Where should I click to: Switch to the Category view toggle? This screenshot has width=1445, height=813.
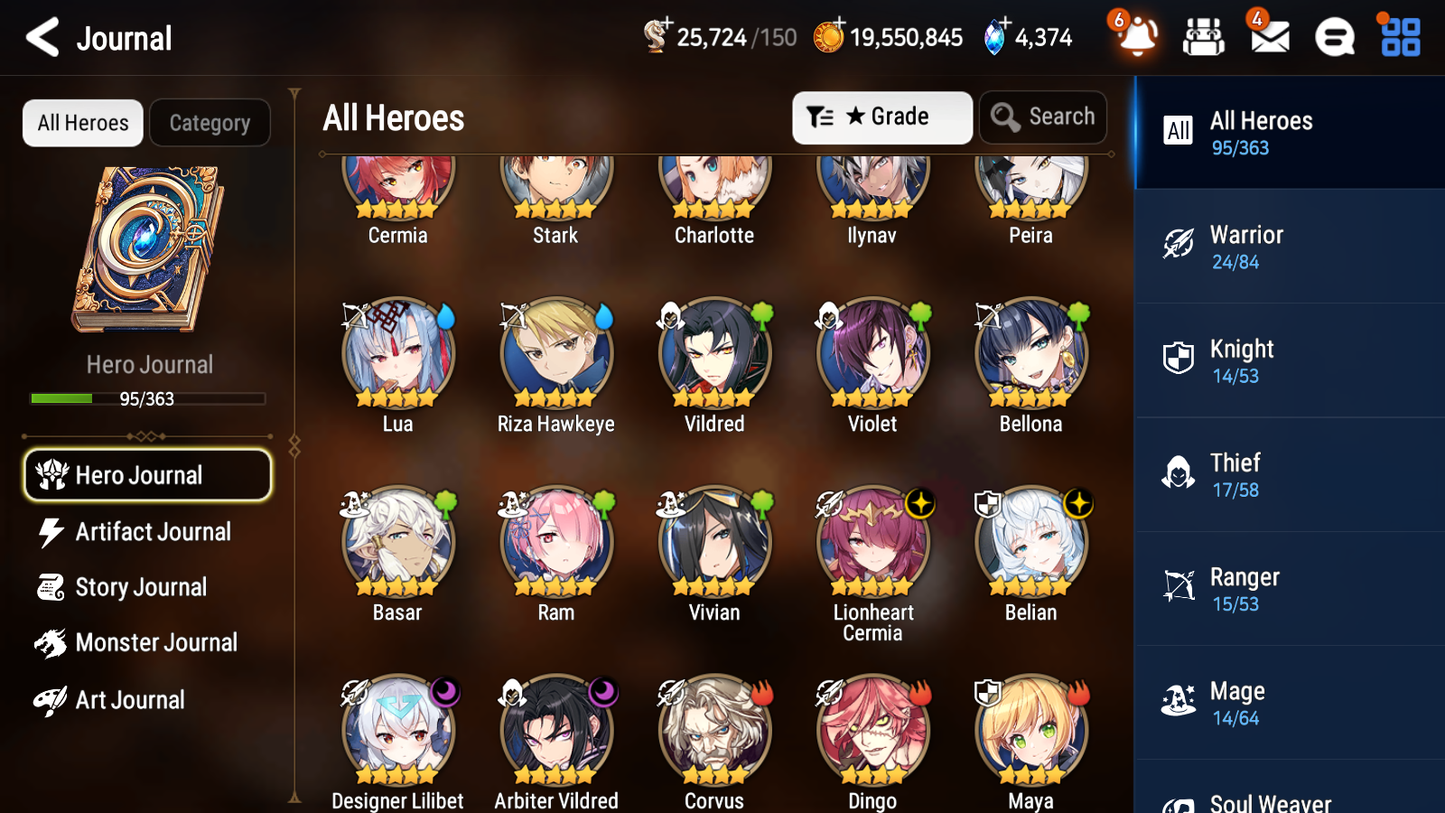click(x=210, y=122)
